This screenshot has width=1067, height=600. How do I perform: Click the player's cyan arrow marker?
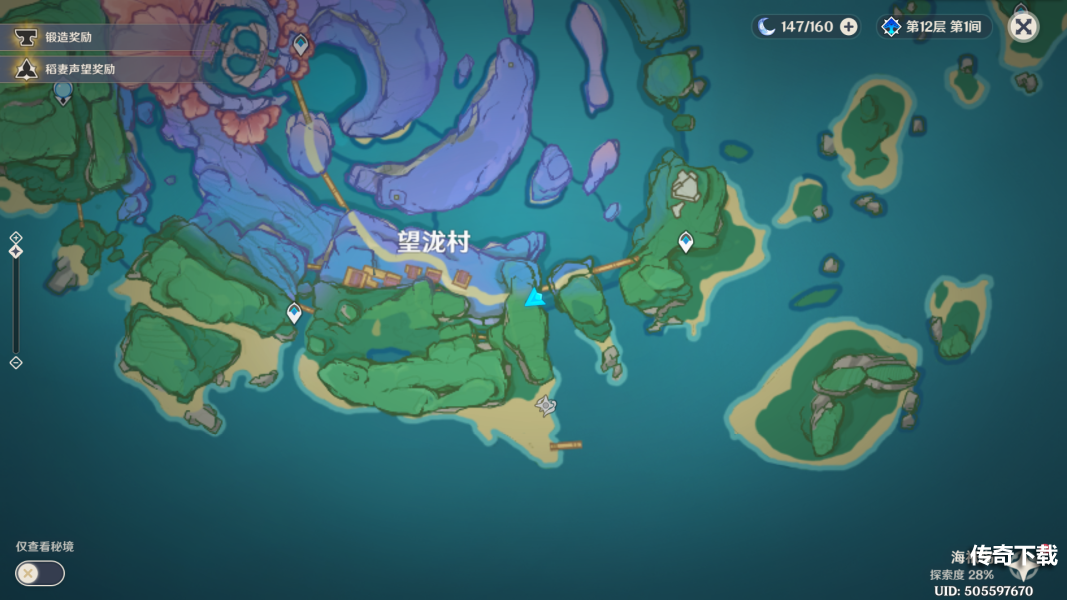(535, 297)
